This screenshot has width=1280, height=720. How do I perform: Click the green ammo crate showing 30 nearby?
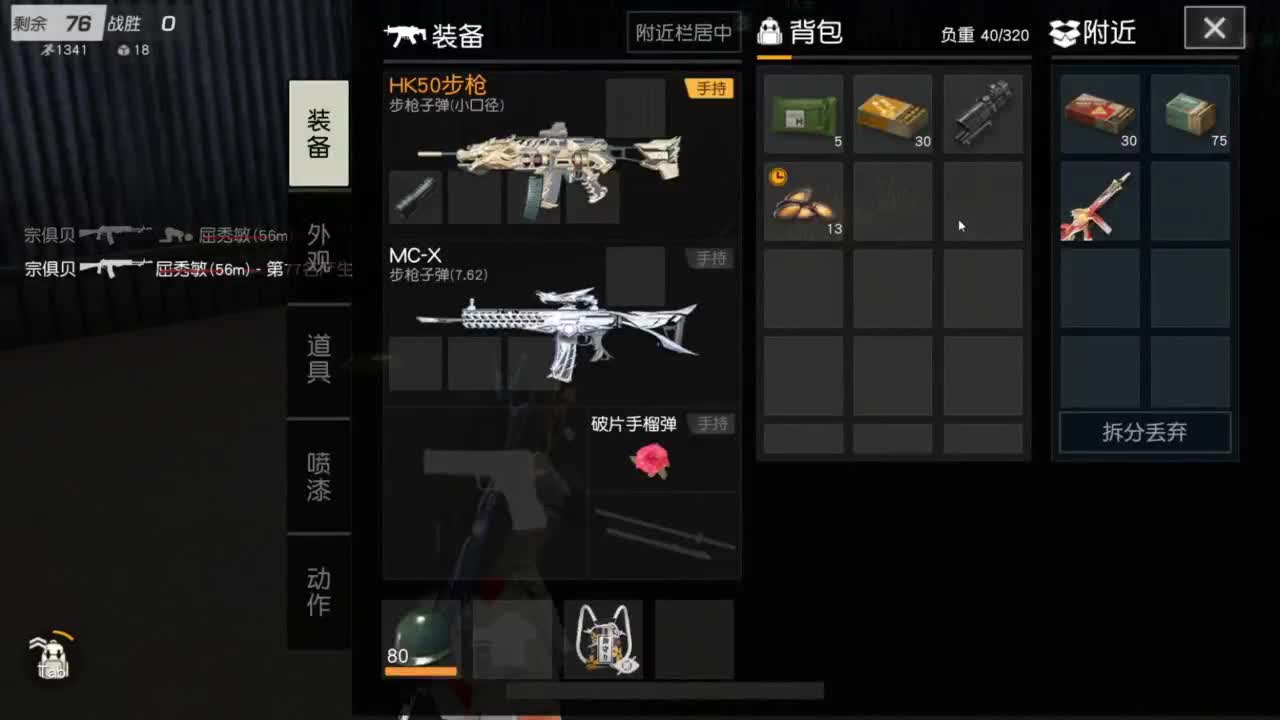[x=1099, y=113]
